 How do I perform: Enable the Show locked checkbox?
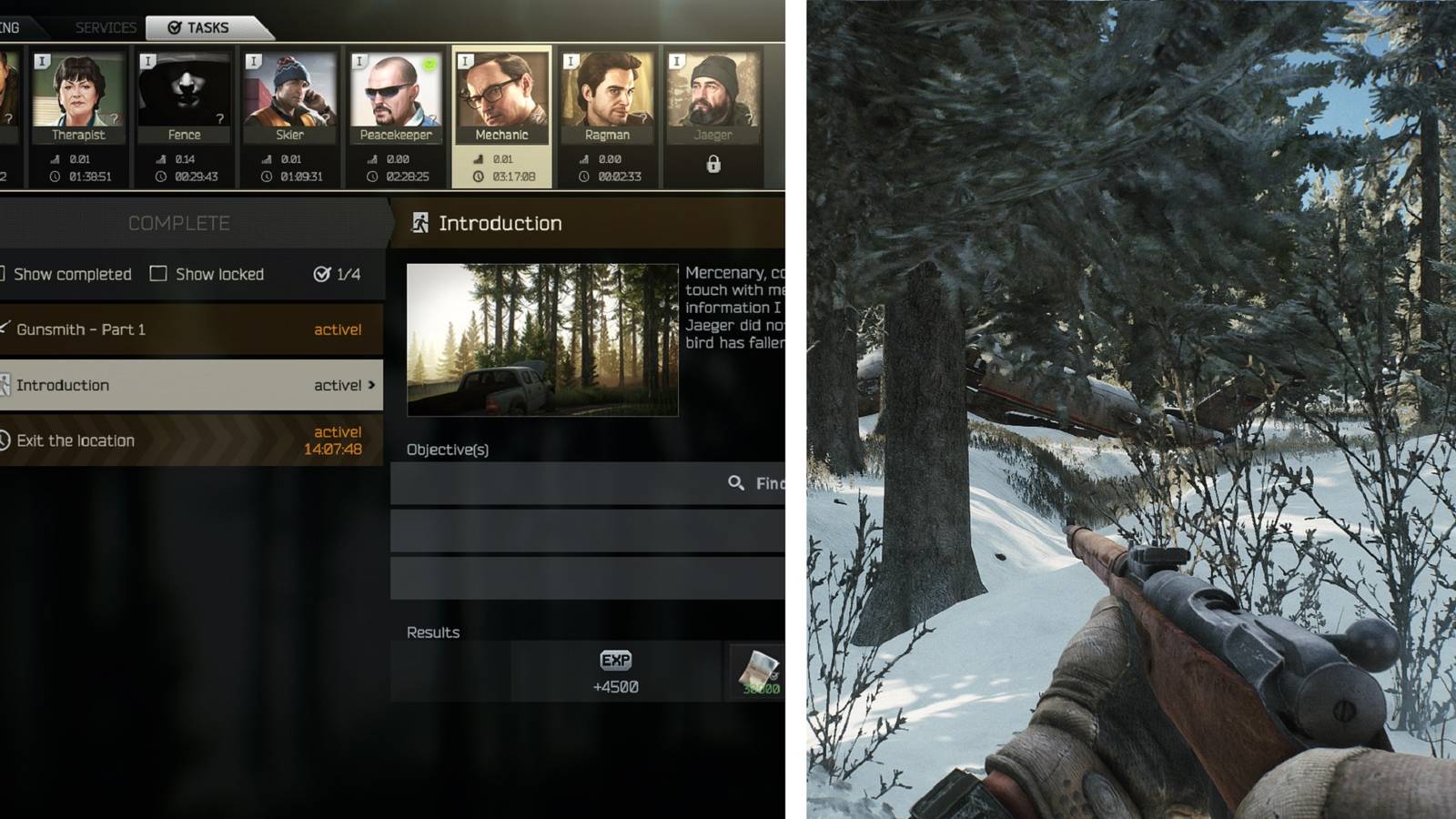click(160, 273)
